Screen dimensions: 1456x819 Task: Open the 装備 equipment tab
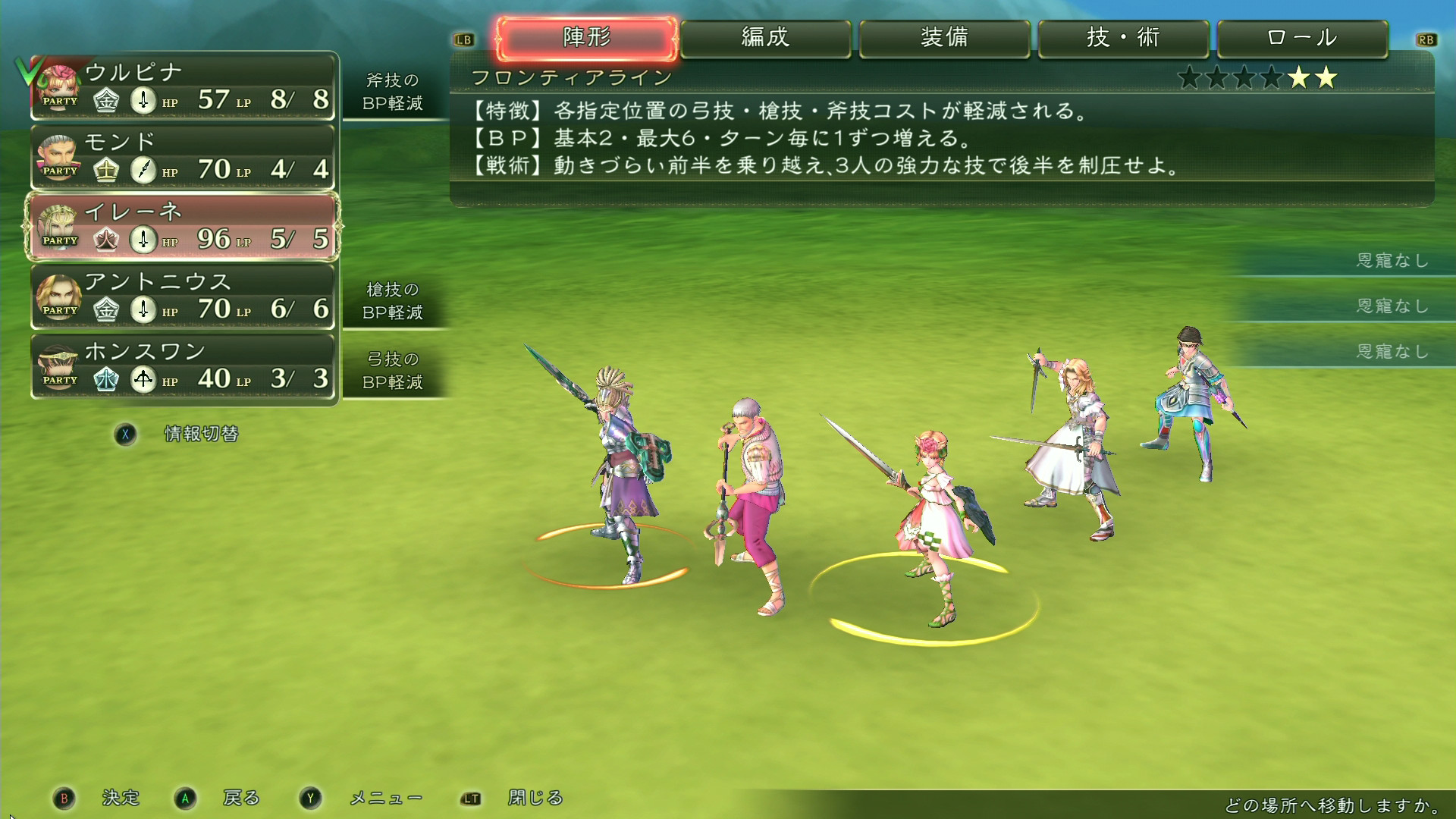(944, 38)
